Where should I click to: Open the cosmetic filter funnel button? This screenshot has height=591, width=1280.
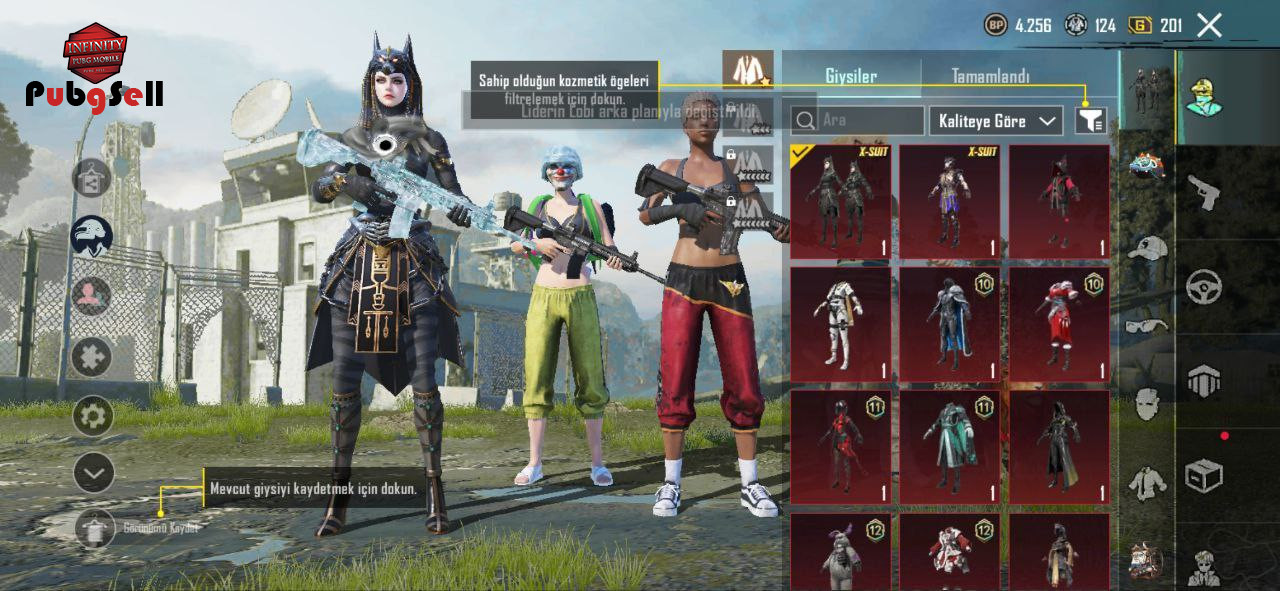click(1091, 121)
